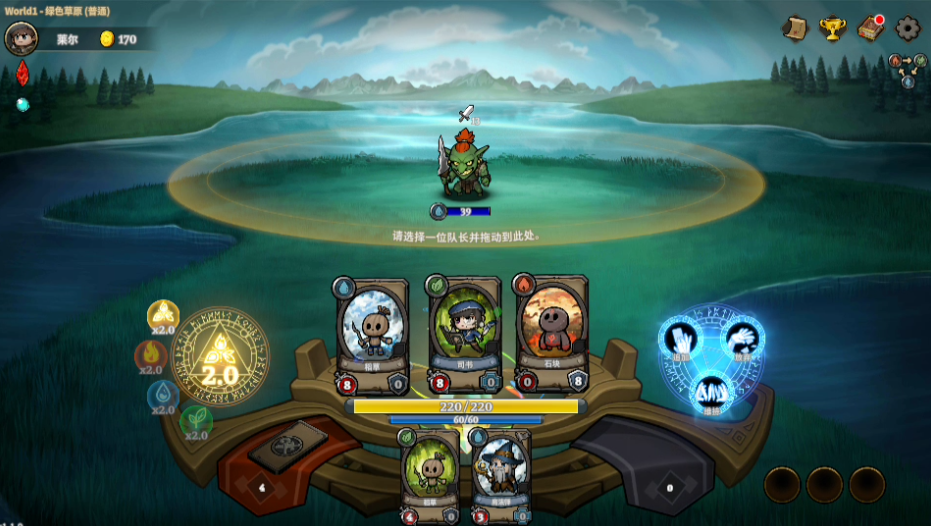The height and width of the screenshot is (526, 931).
Task: Select the water element x2.0 orb
Action: pos(163,395)
